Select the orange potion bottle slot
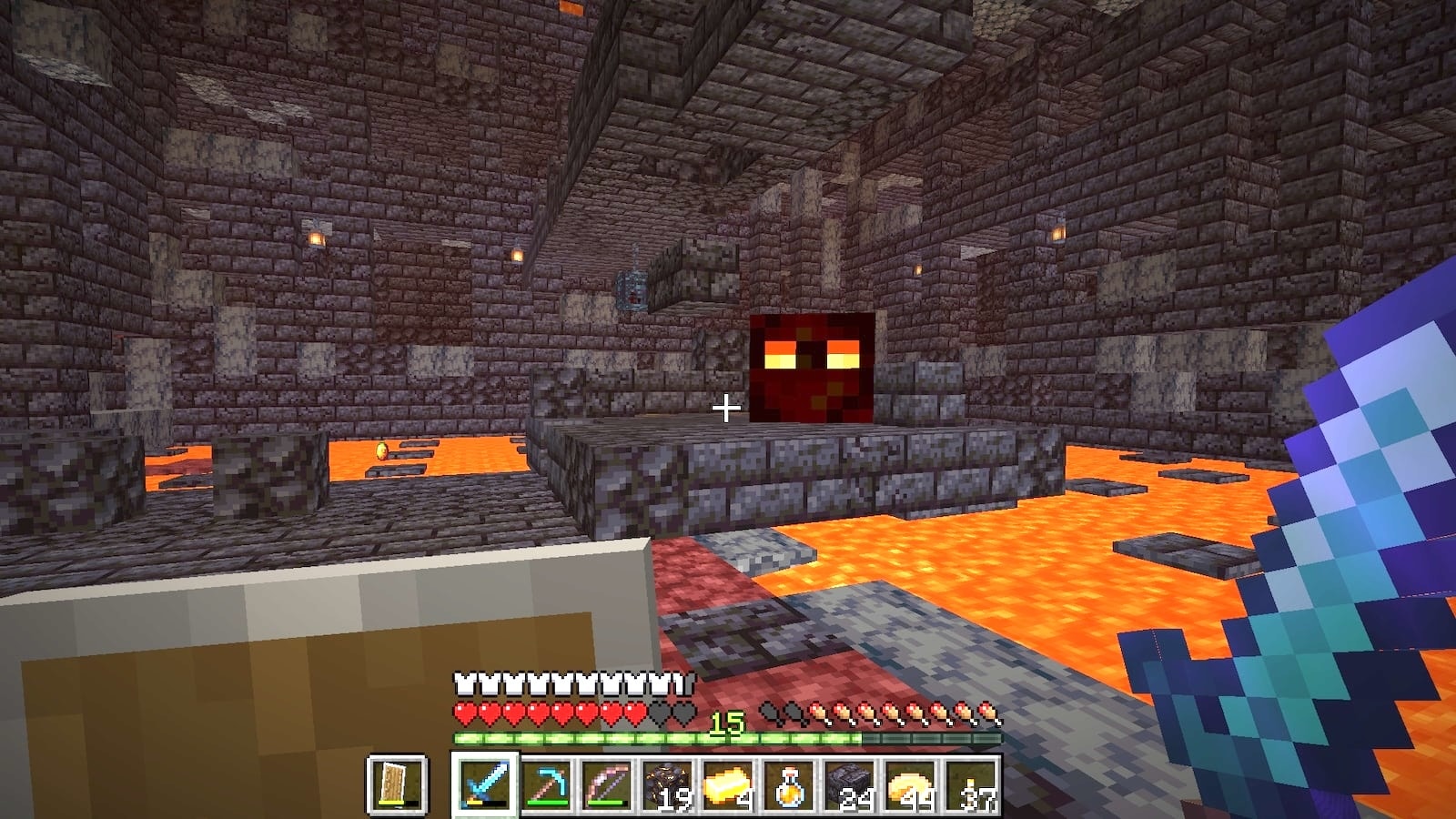The image size is (1456, 819). [x=788, y=784]
